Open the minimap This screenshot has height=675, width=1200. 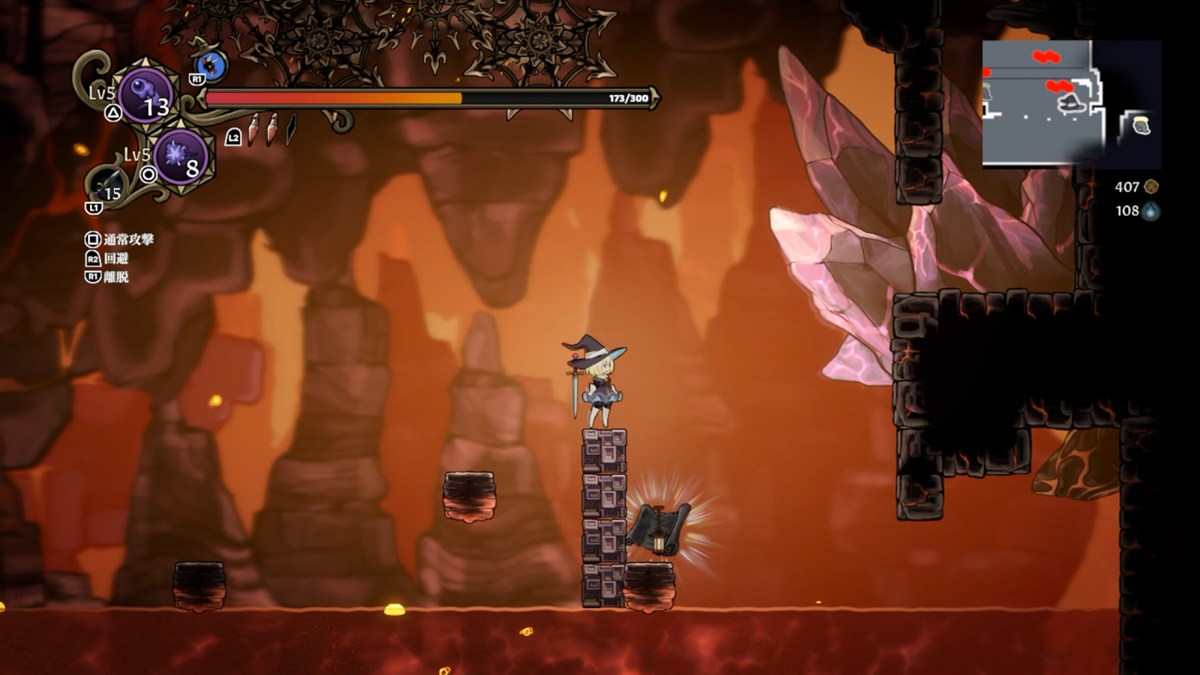(1070, 103)
